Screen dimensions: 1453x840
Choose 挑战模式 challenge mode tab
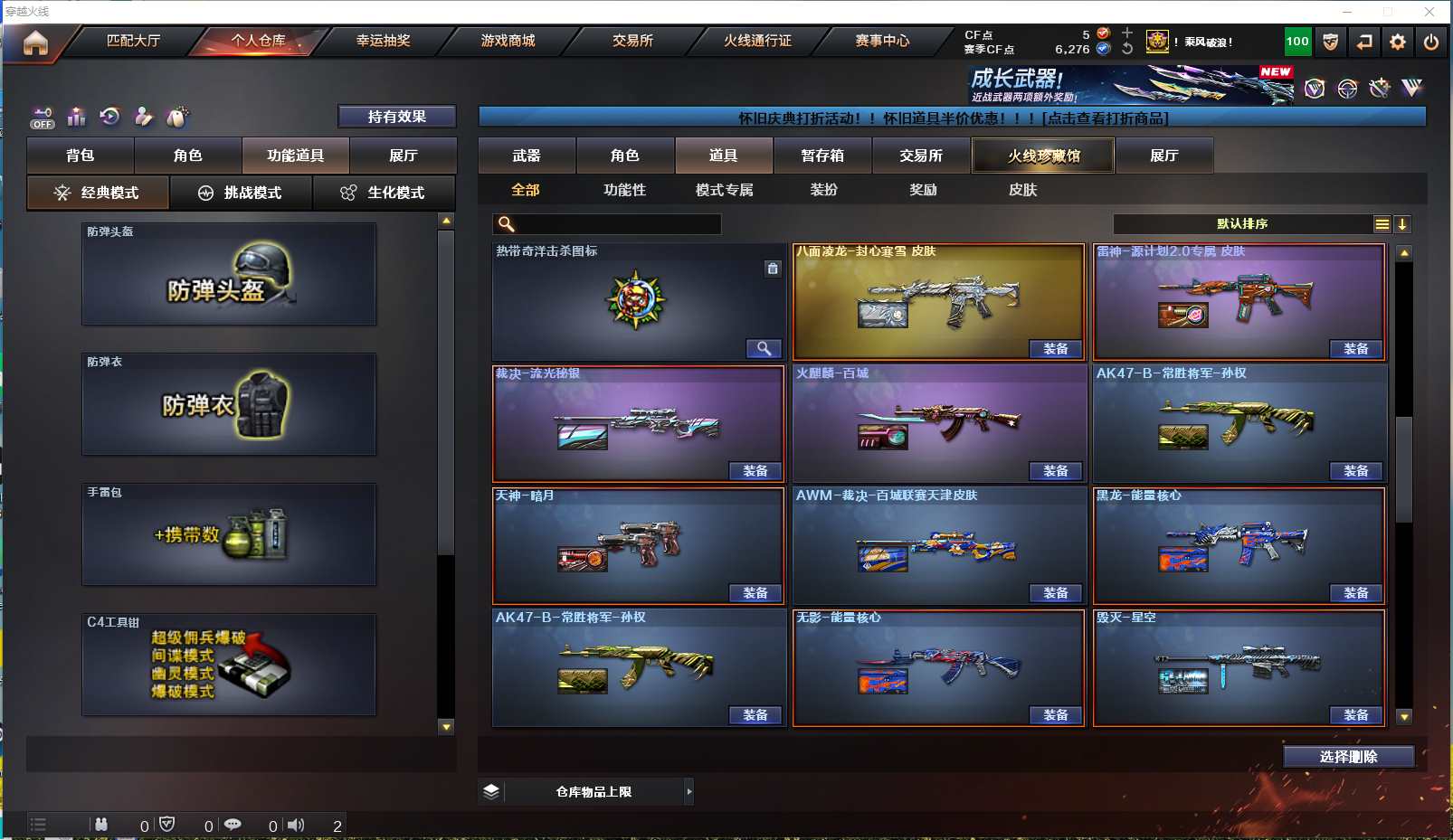coord(241,193)
